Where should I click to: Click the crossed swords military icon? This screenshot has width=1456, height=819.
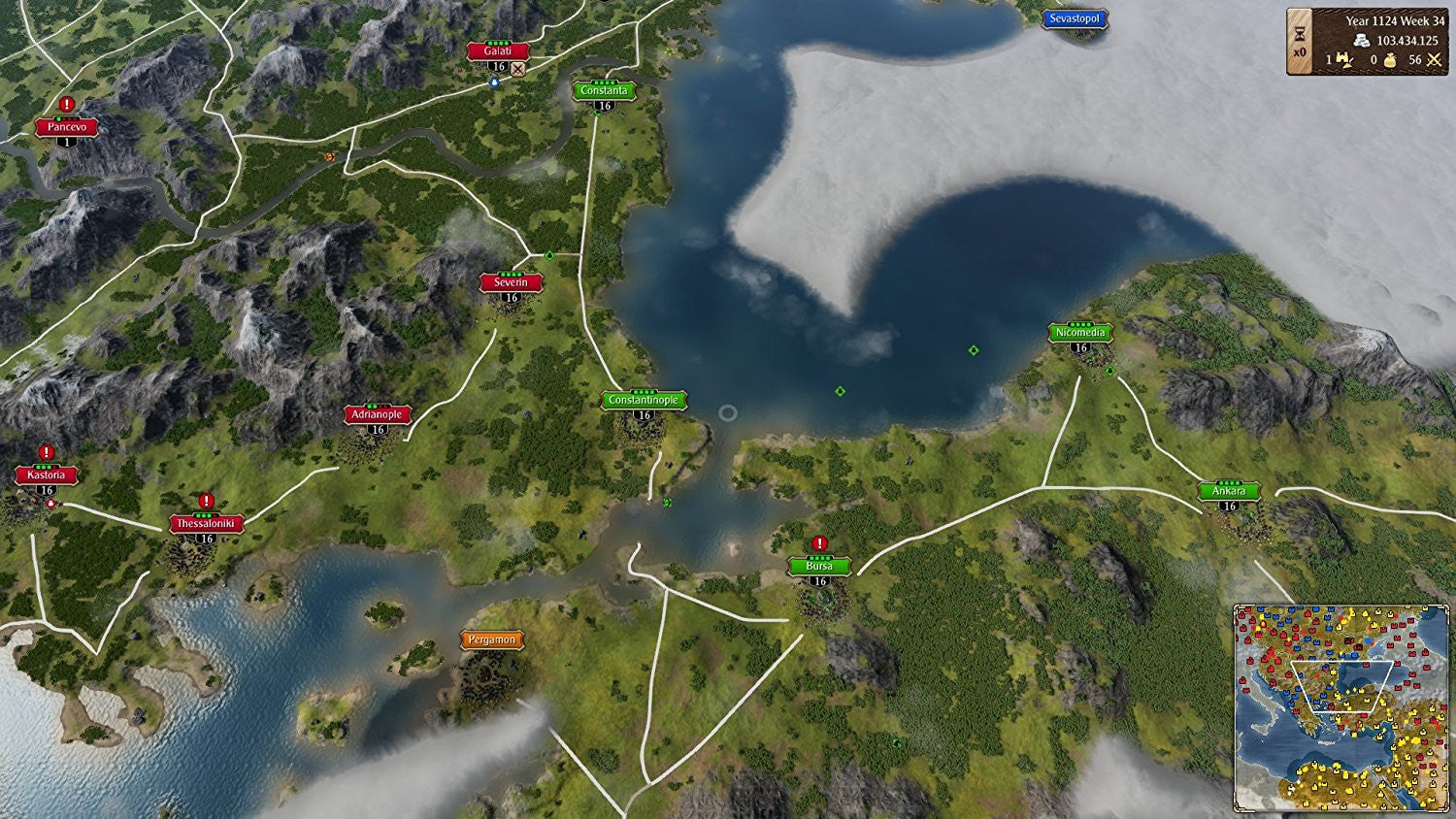point(1434,60)
